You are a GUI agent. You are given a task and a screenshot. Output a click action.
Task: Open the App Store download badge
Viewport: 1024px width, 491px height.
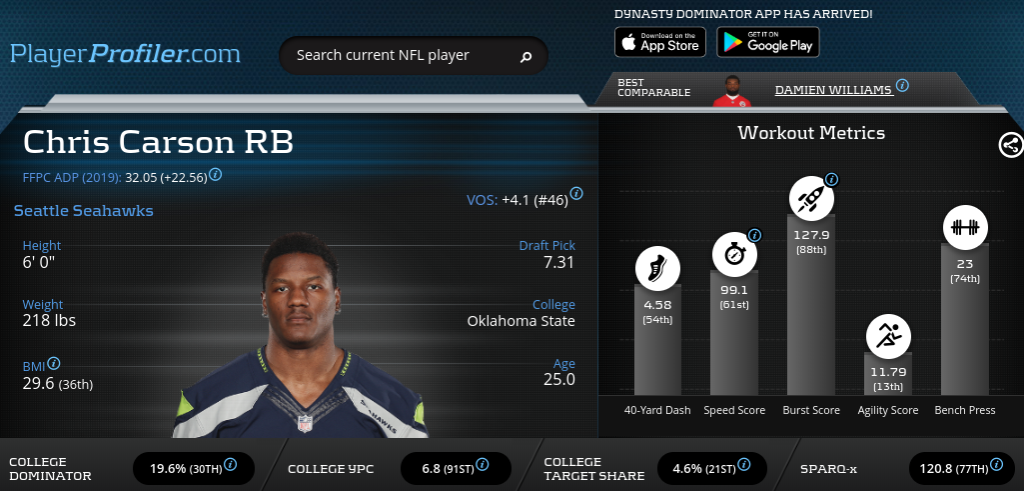(x=660, y=42)
